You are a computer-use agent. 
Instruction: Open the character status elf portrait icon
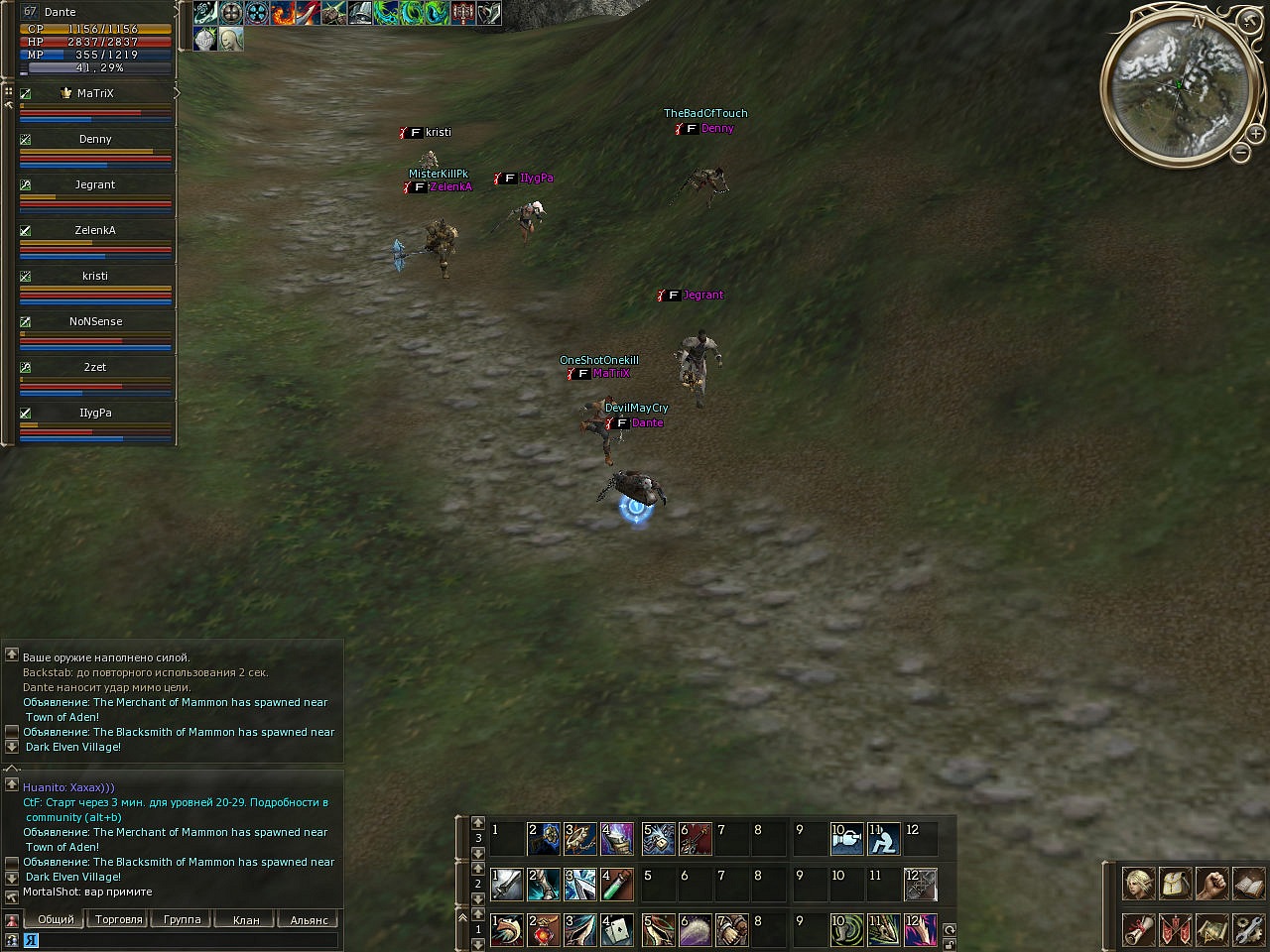coord(1138,882)
